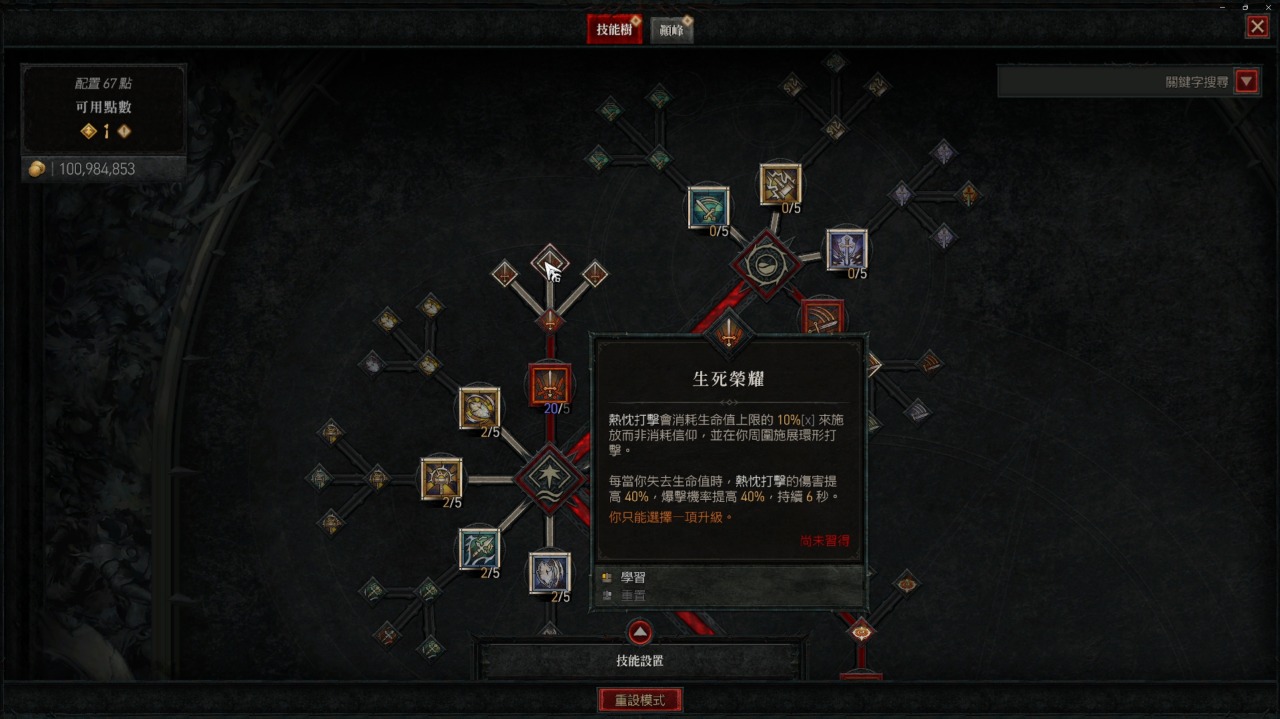Expand the 技能設置 panel with the up arrow
This screenshot has width=1280, height=719.
(640, 632)
